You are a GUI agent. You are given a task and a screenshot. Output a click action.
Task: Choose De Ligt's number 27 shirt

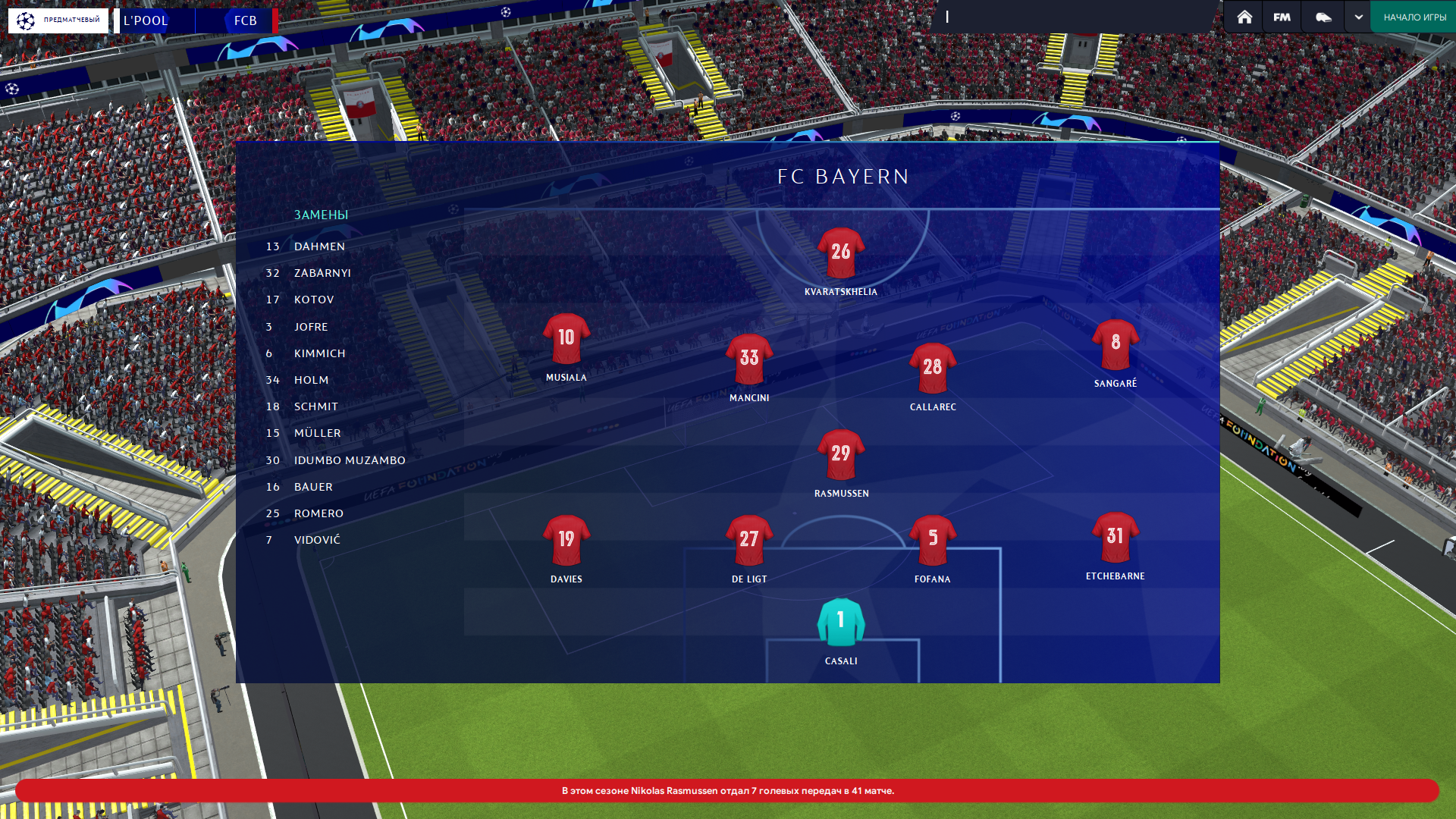[749, 540]
